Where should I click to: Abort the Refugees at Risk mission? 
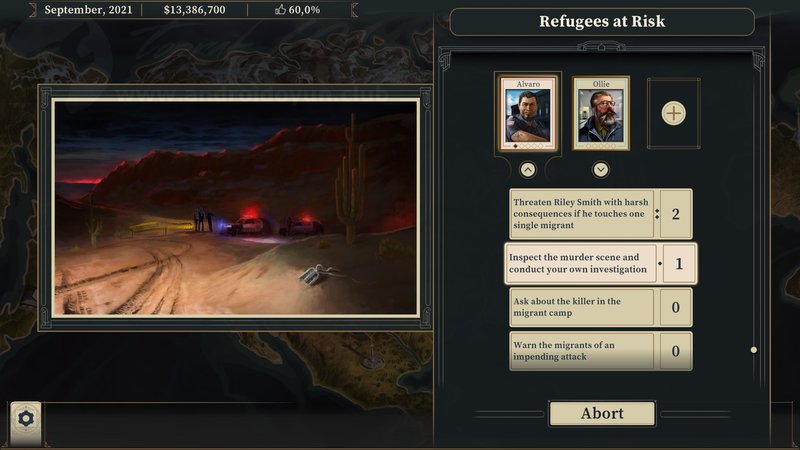pyautogui.click(x=602, y=413)
